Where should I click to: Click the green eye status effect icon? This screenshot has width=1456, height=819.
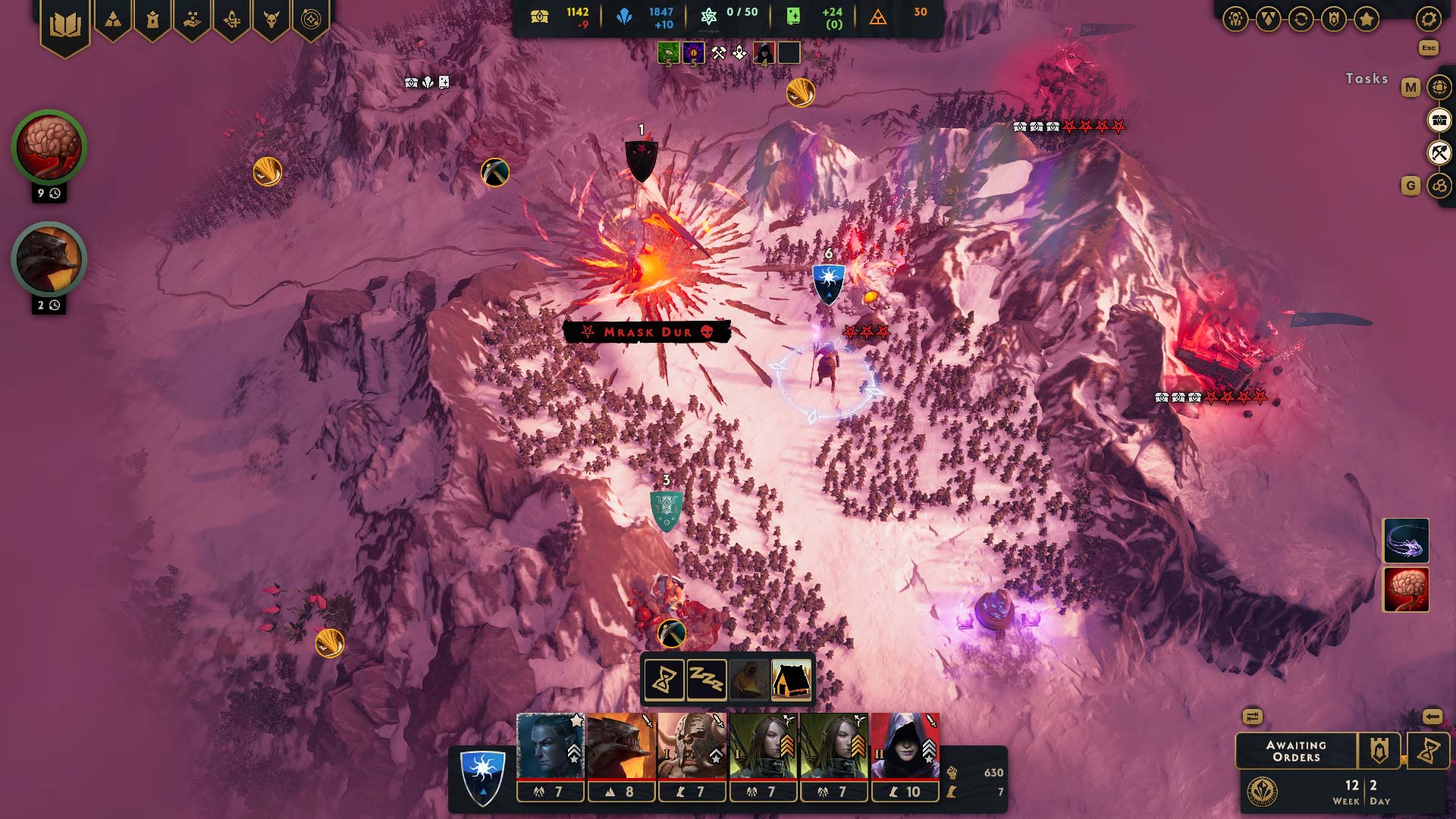(668, 53)
